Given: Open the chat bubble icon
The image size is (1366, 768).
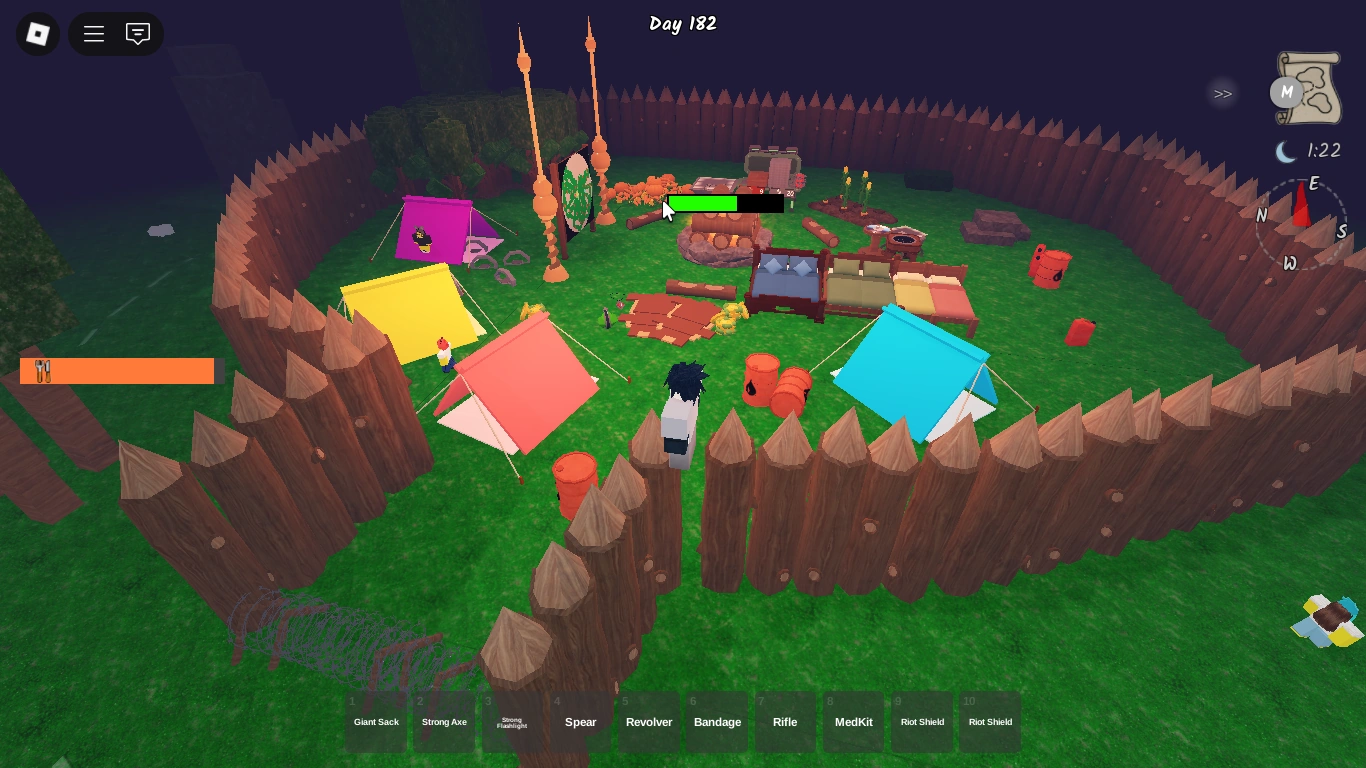Looking at the screenshot, I should coord(137,33).
